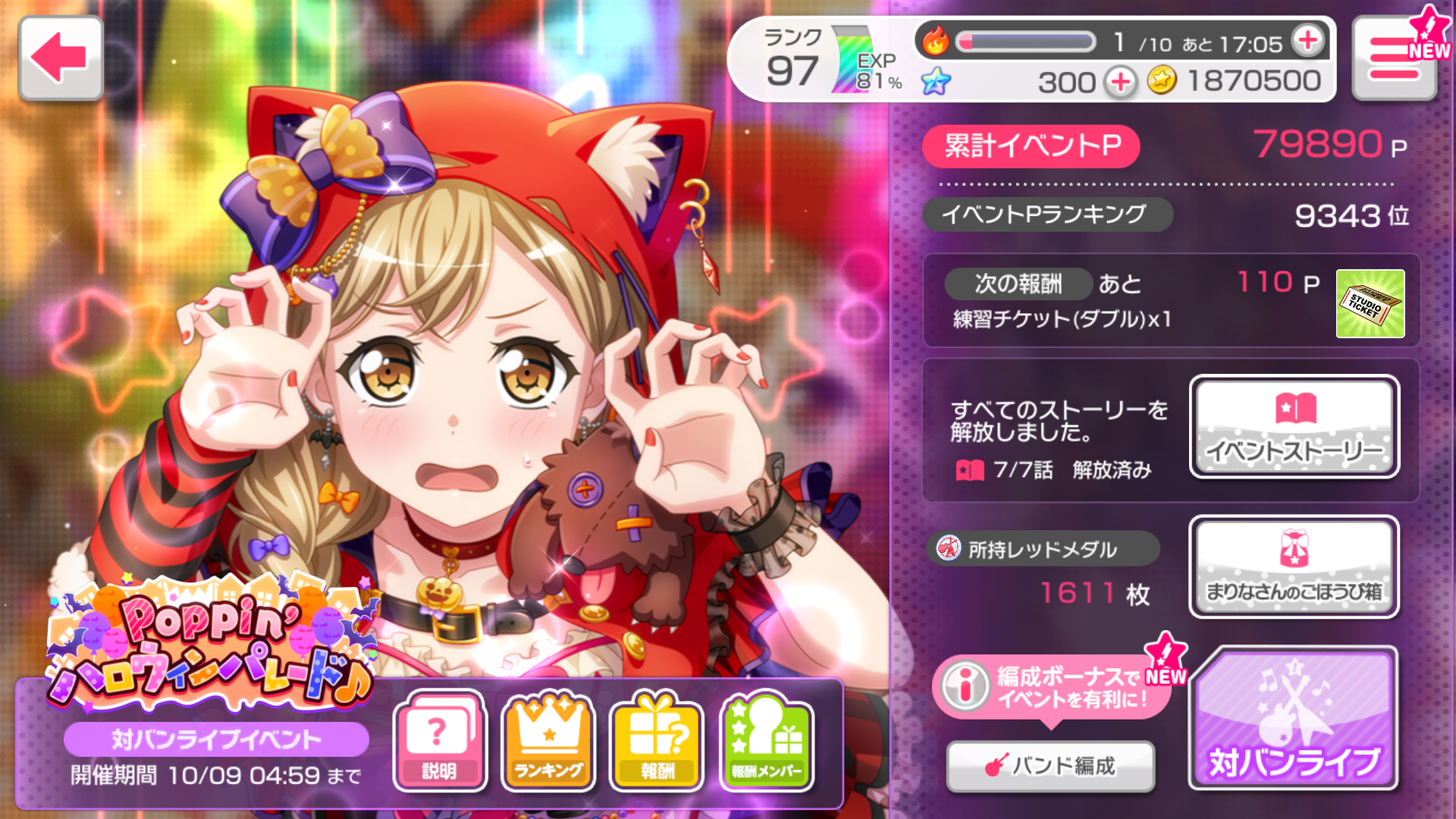This screenshot has height=819, width=1456.
Task: Open the 説明 help button
Action: tap(439, 741)
